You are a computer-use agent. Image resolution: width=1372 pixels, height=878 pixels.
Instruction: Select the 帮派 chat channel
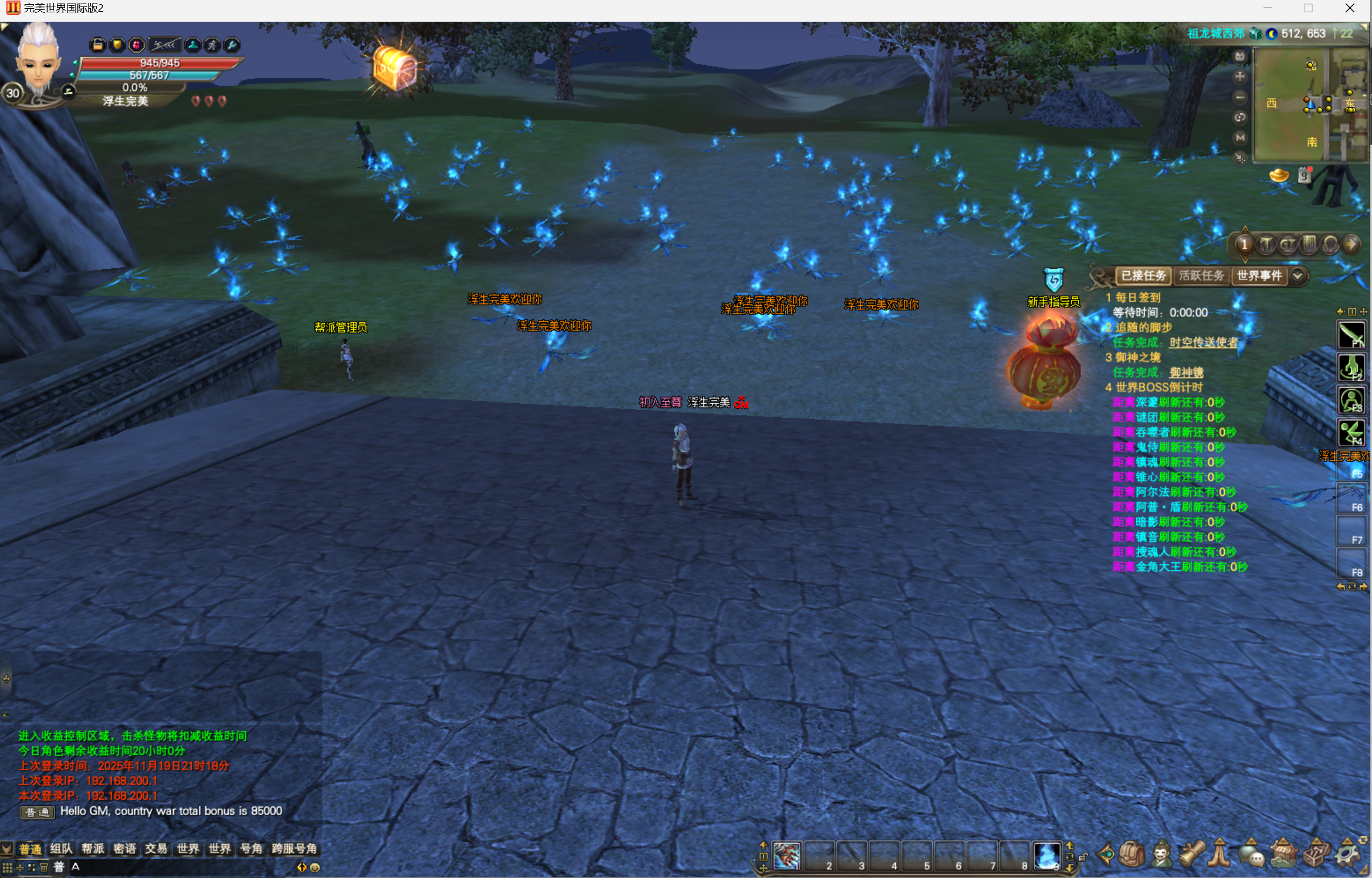[93, 849]
